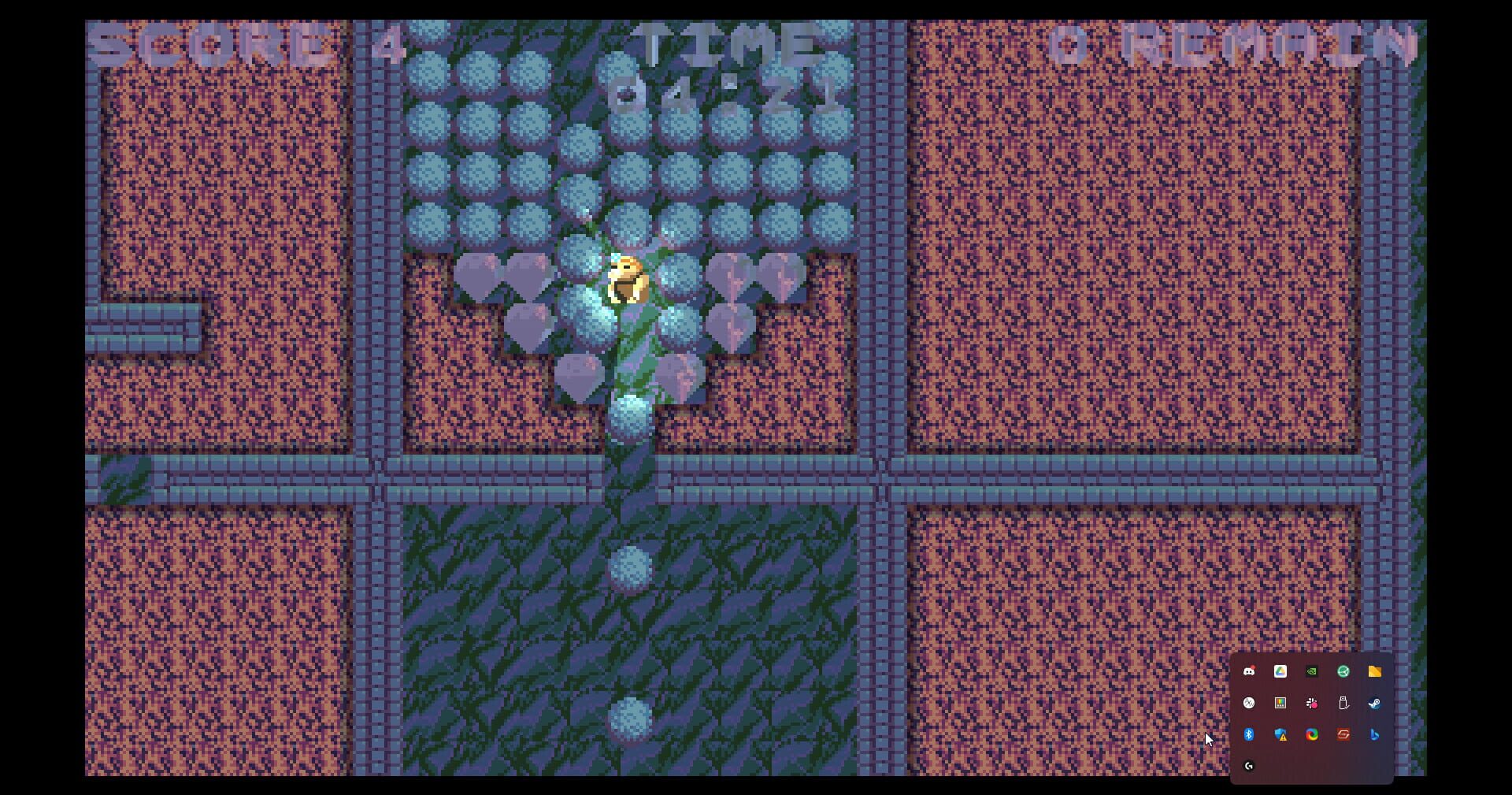This screenshot has height=795, width=1512.
Task: Open the language input tray icon
Action: (1250, 703)
